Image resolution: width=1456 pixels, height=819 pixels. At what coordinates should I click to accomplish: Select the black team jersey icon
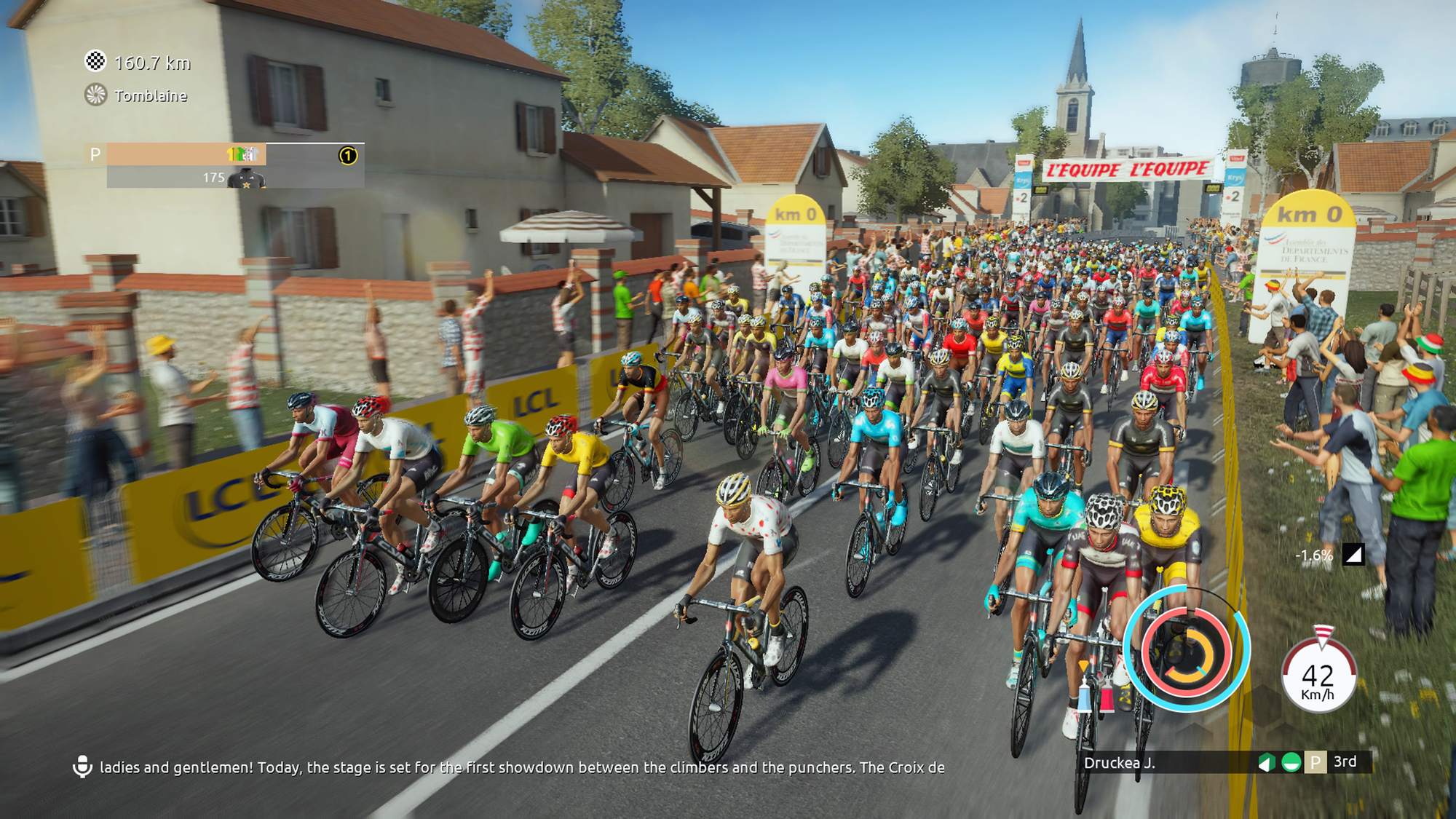click(246, 178)
